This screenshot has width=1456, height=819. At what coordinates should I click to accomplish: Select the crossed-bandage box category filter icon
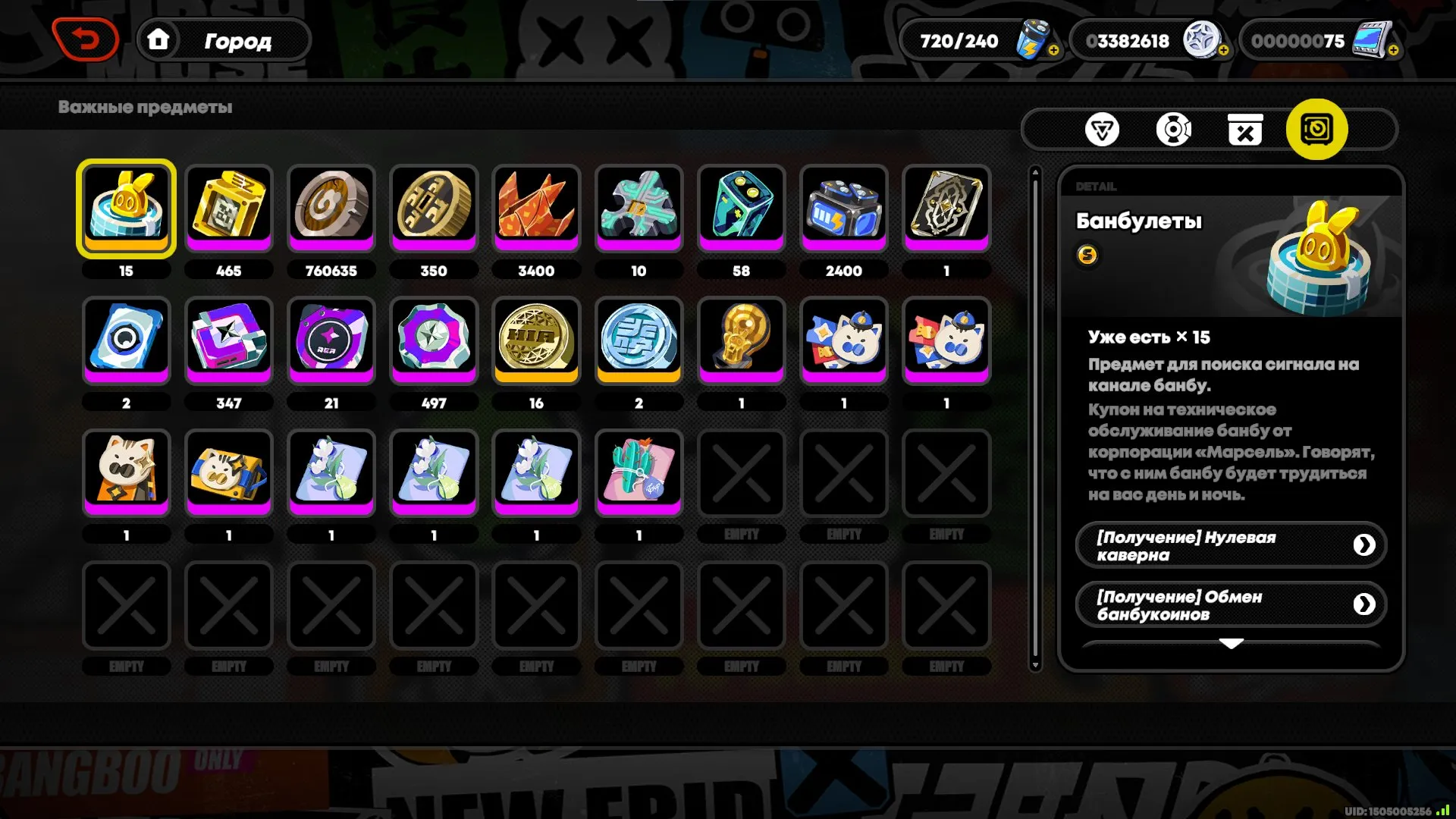pos(1244,129)
